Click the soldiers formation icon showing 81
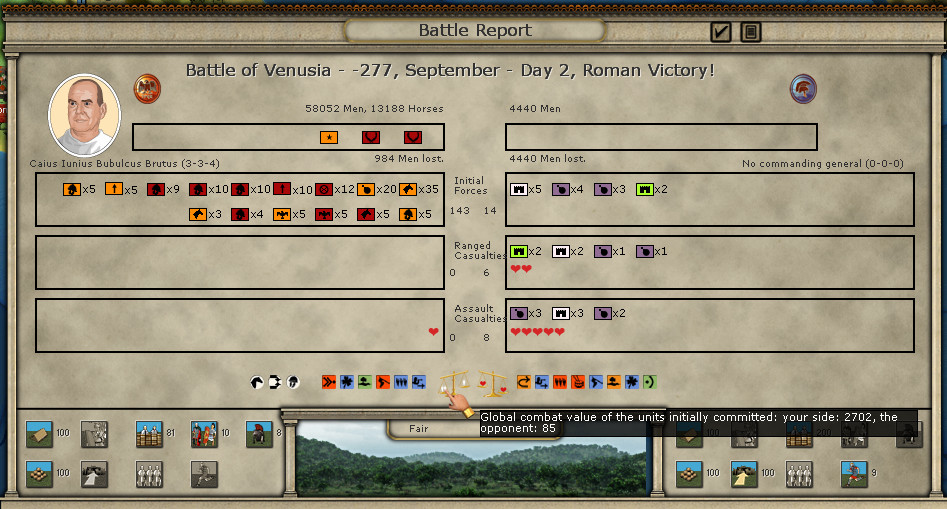 pyautogui.click(x=149, y=435)
